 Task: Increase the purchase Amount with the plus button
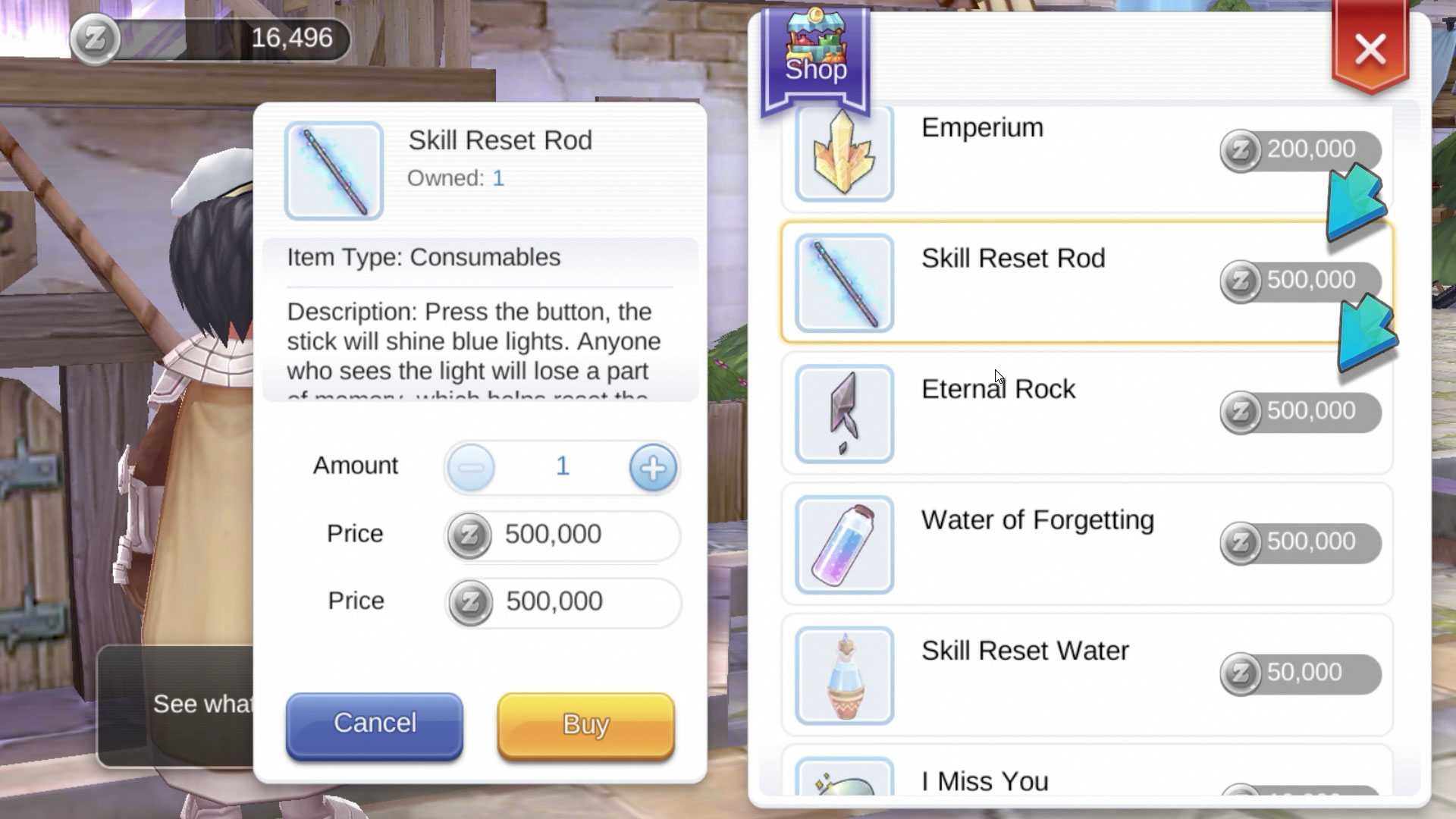652,467
